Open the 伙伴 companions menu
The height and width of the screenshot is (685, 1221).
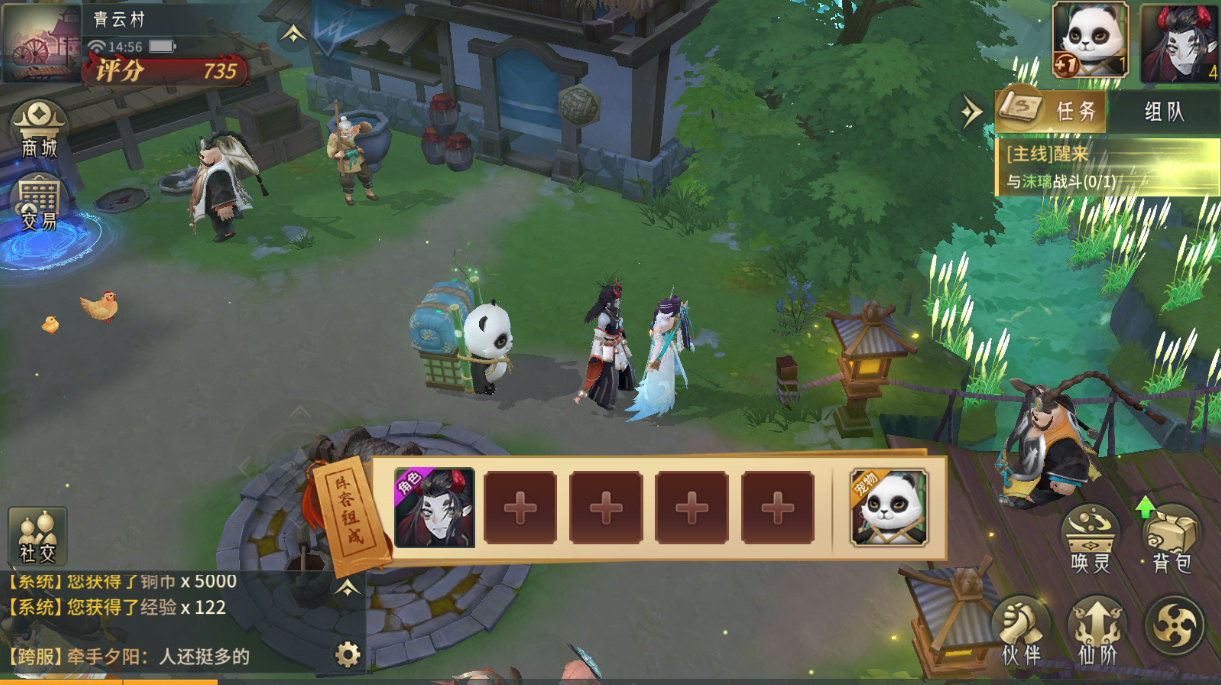[x=1021, y=630]
